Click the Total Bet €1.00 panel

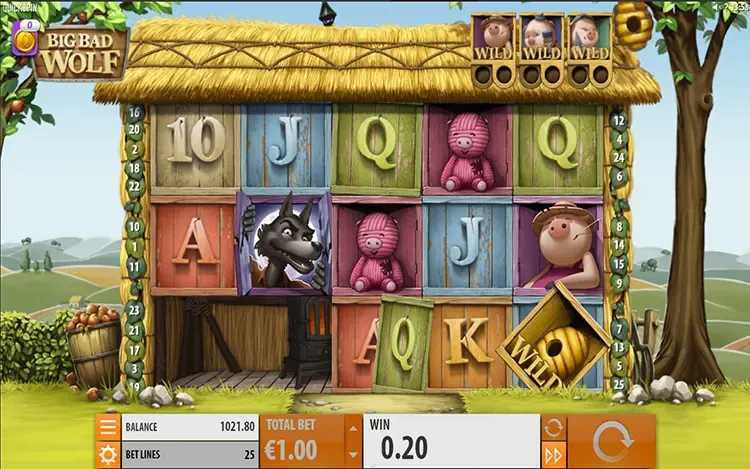point(301,441)
